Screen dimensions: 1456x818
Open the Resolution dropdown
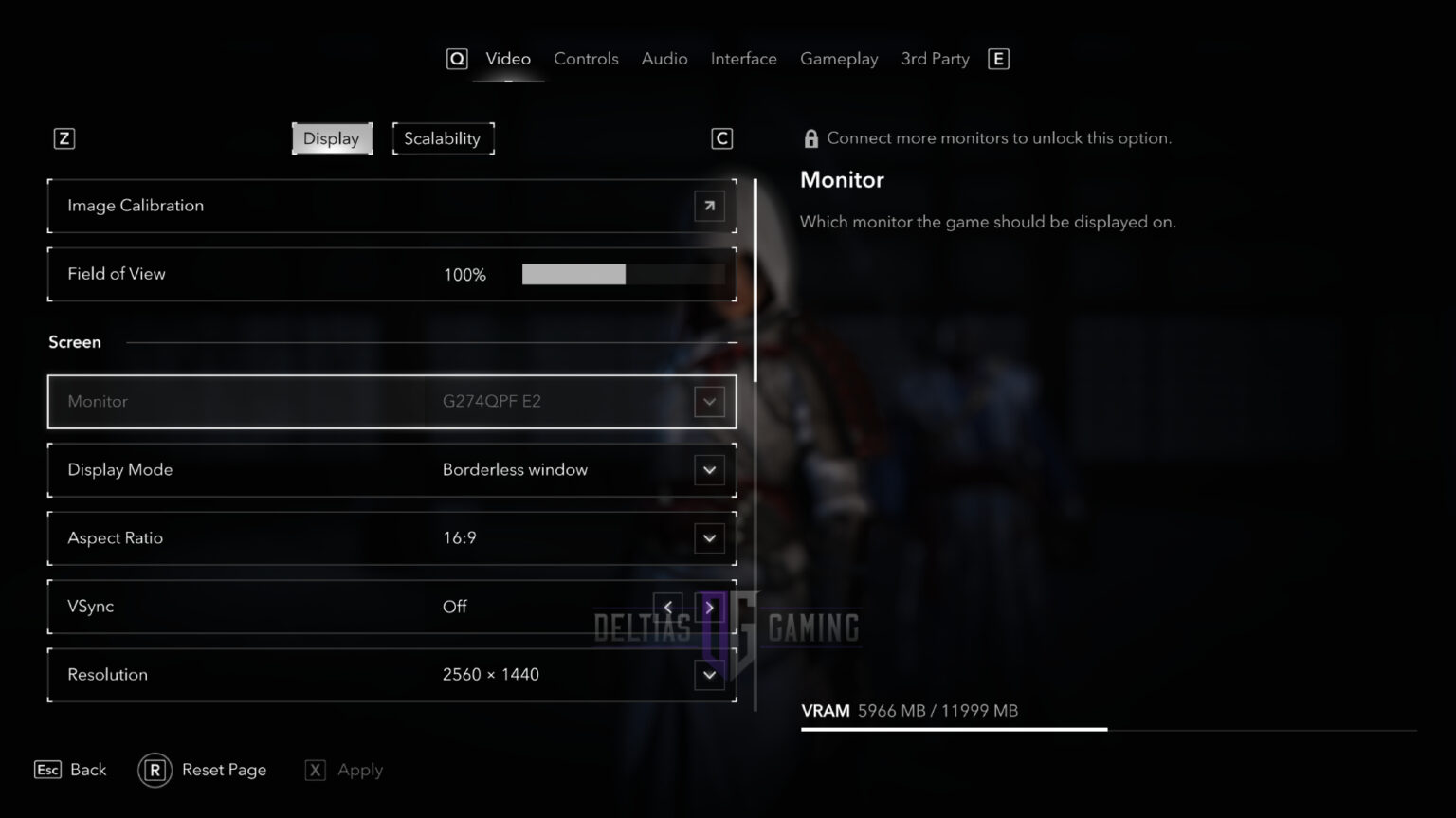(x=709, y=674)
